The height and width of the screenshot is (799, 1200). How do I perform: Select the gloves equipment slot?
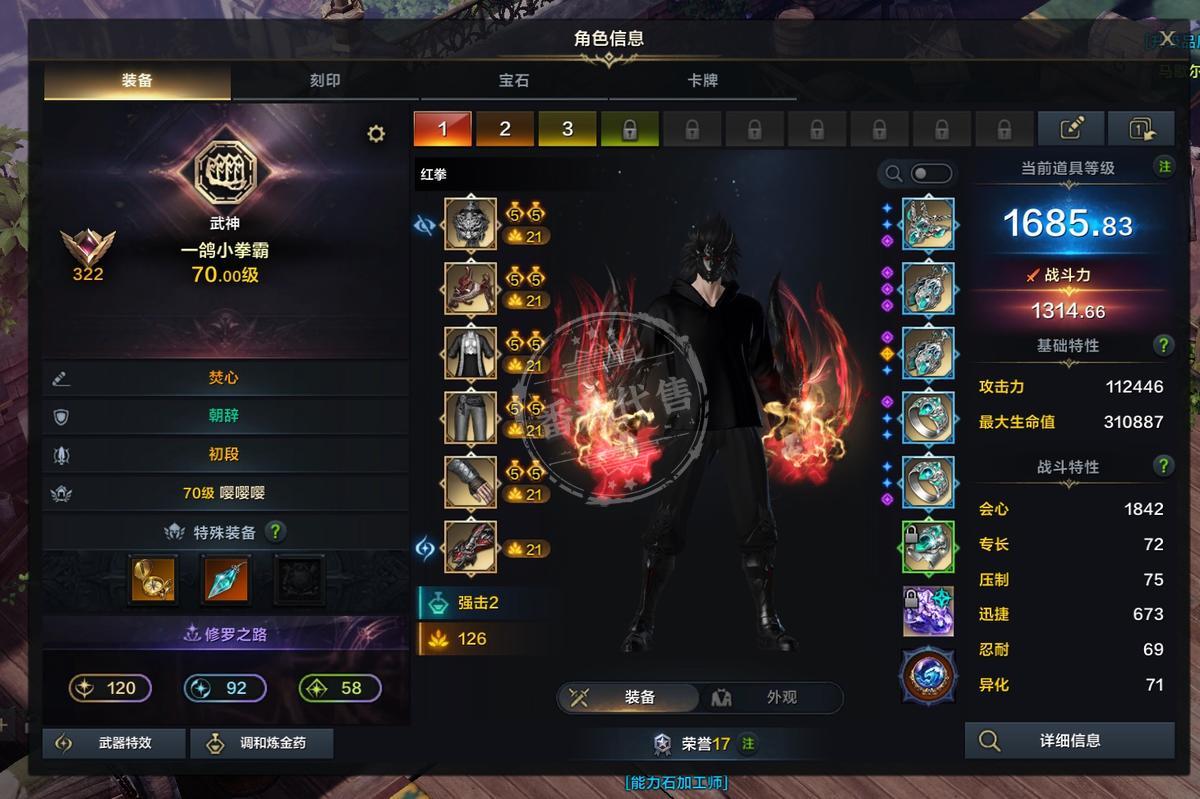470,483
